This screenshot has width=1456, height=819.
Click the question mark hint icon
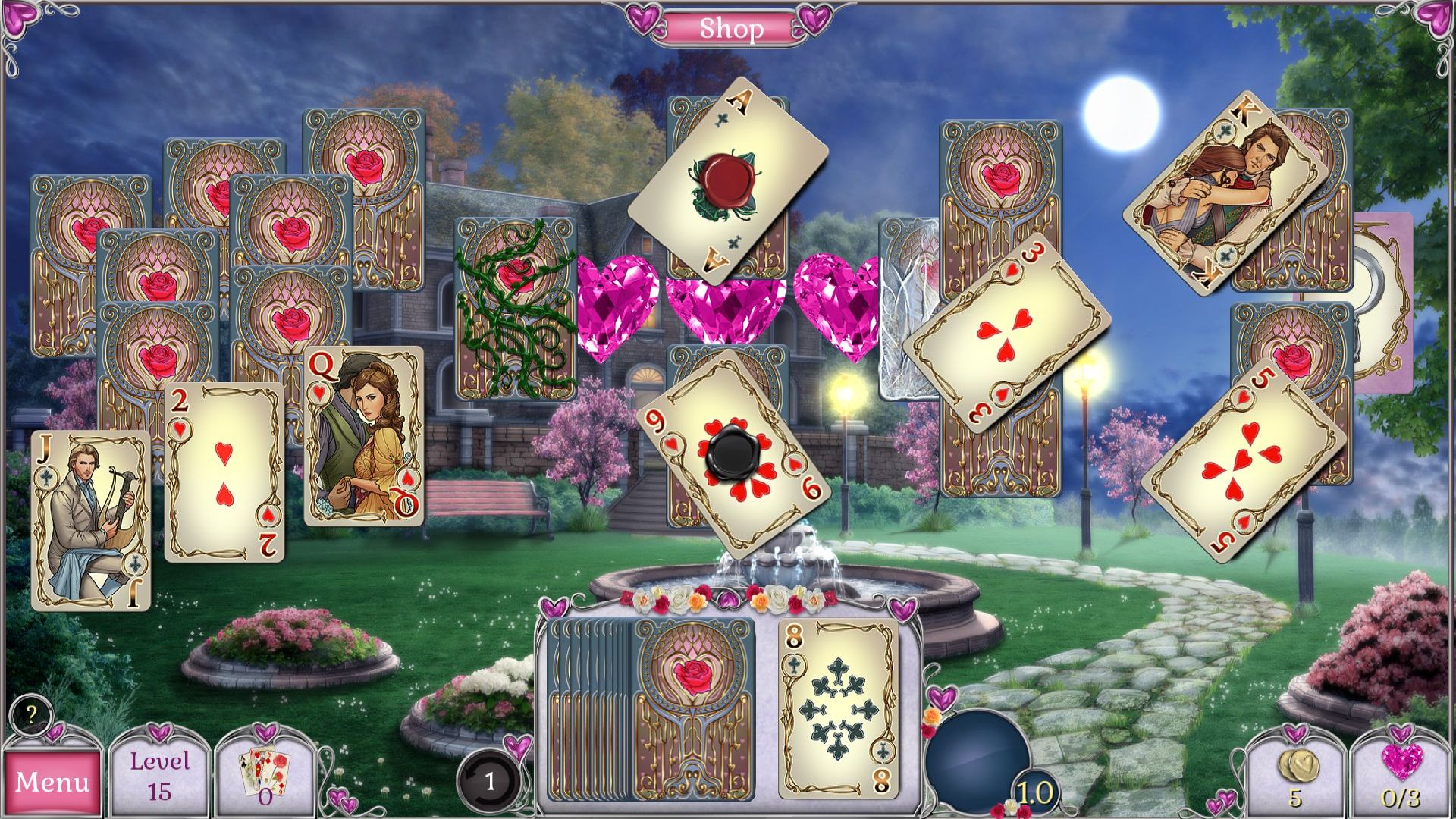click(x=30, y=714)
